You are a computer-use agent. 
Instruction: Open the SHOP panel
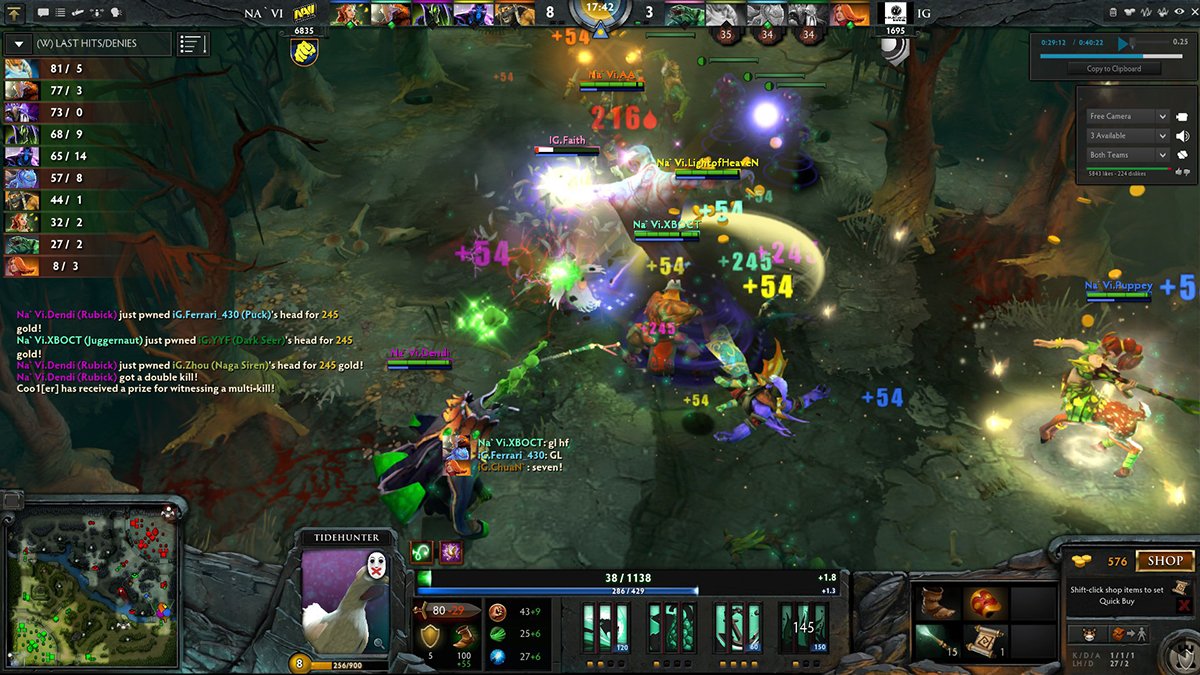(x=1164, y=561)
